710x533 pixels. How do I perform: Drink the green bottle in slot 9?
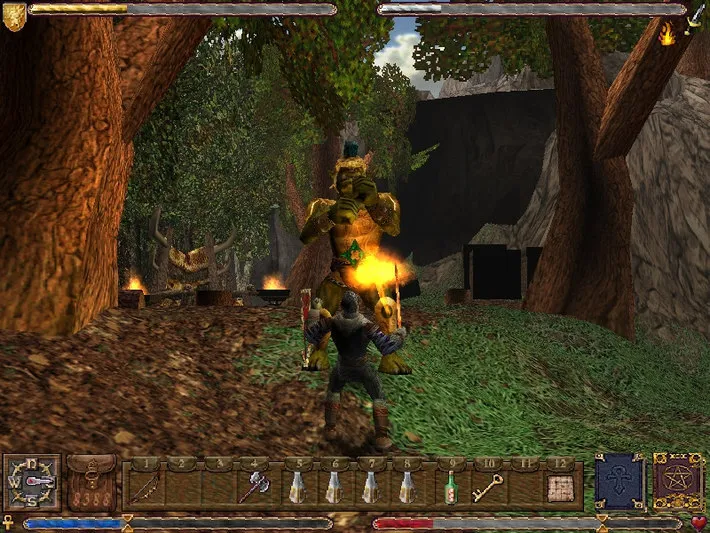(451, 487)
